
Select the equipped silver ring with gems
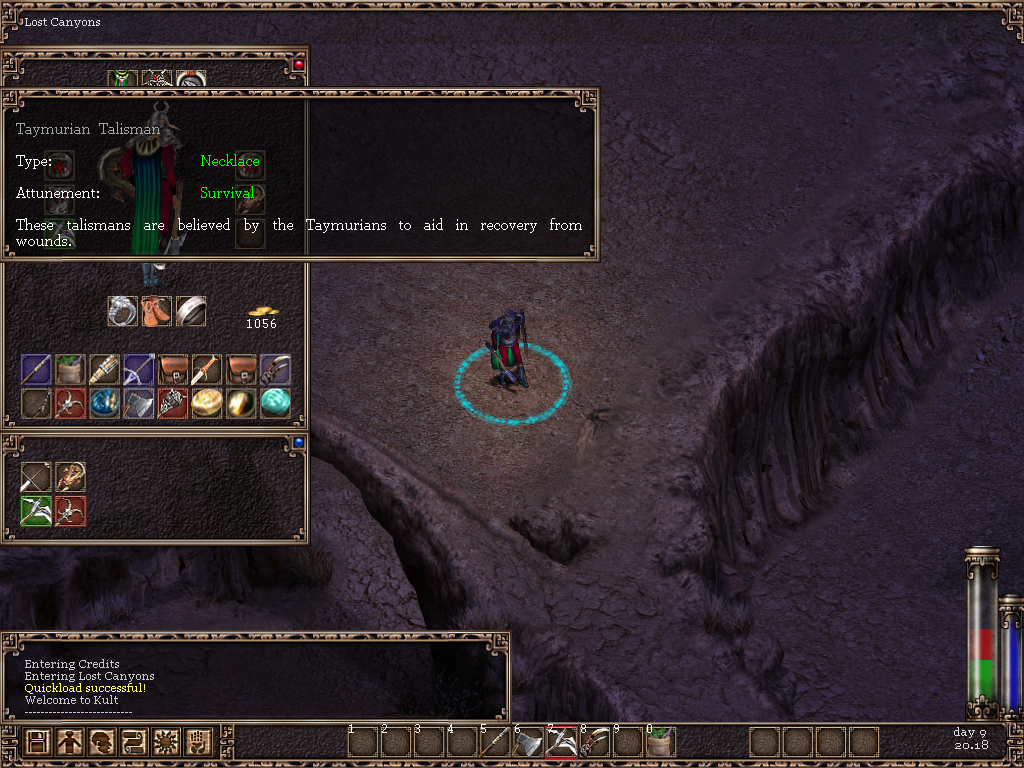pyautogui.click(x=122, y=311)
